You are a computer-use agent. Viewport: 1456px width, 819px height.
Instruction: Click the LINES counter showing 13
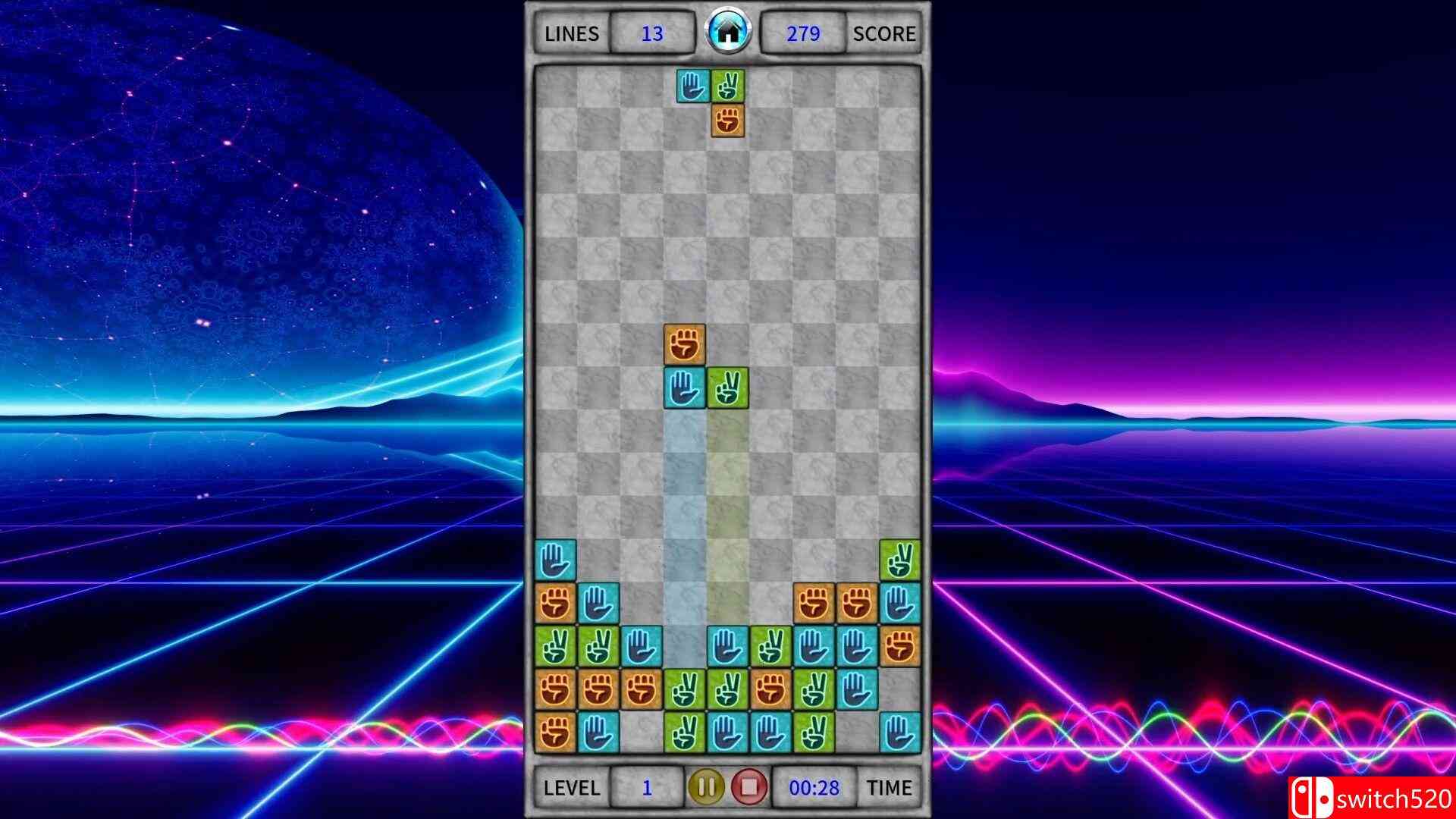(652, 33)
